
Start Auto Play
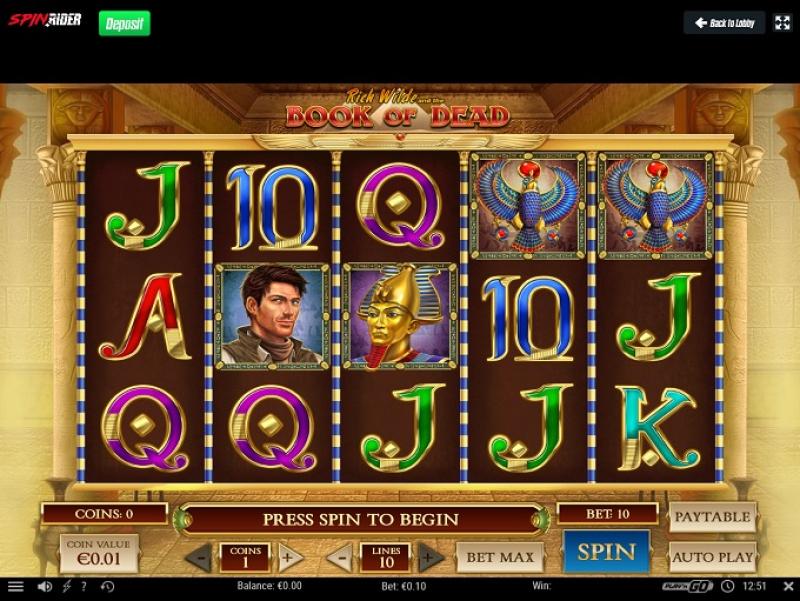point(712,557)
